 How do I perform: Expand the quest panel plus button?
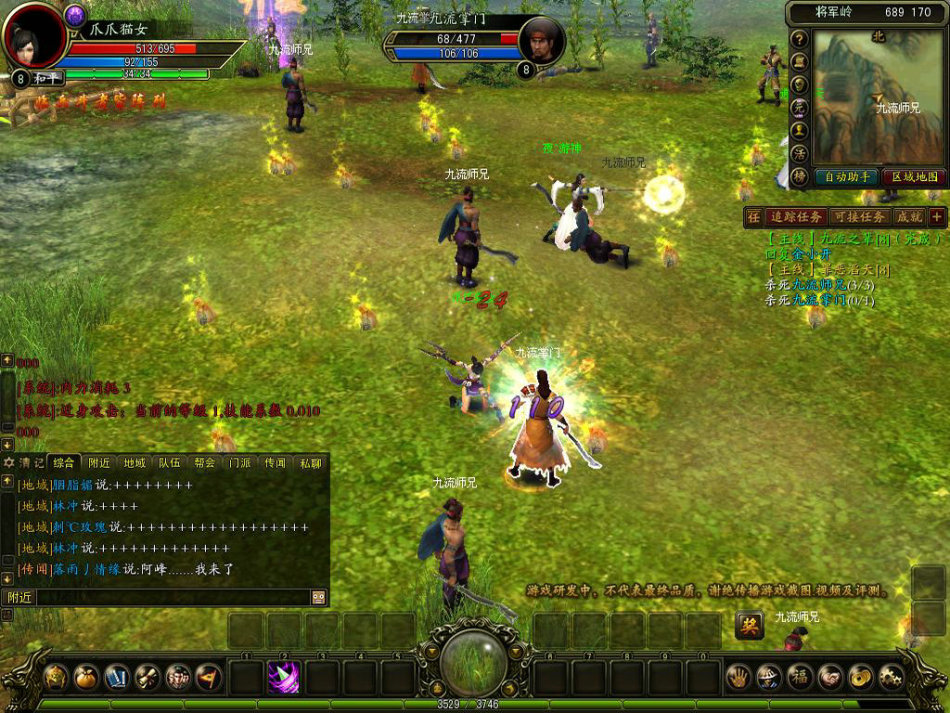(x=937, y=217)
